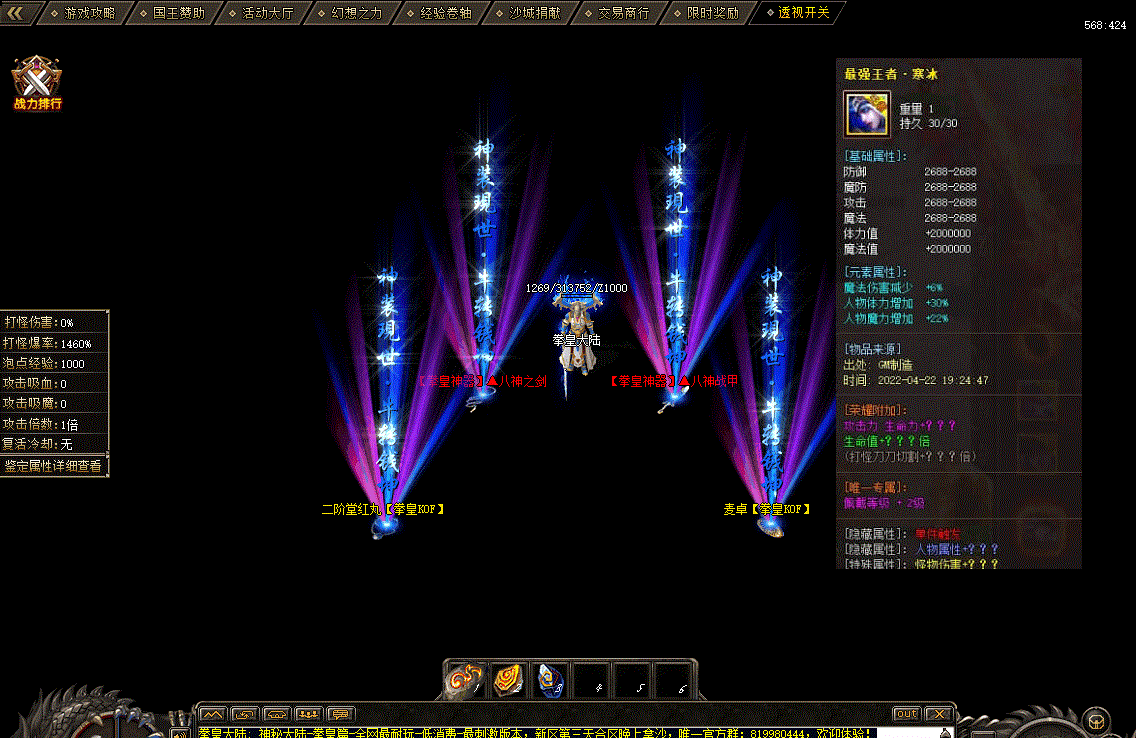Close the chat bar with the X button
The width and height of the screenshot is (1136, 738).
click(x=938, y=714)
